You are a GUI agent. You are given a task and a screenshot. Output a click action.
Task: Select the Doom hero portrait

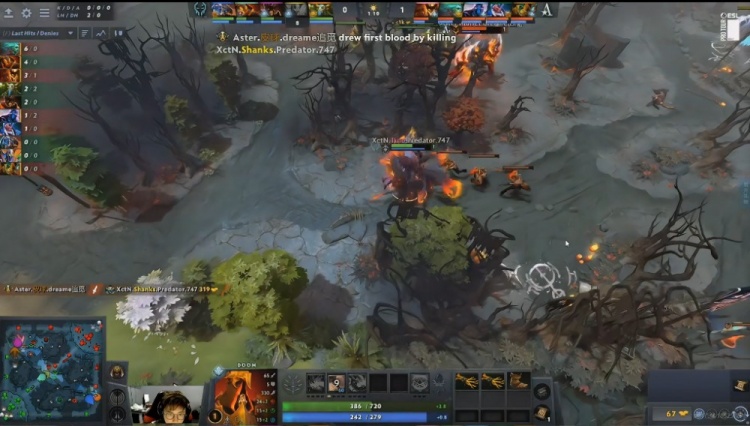239,397
